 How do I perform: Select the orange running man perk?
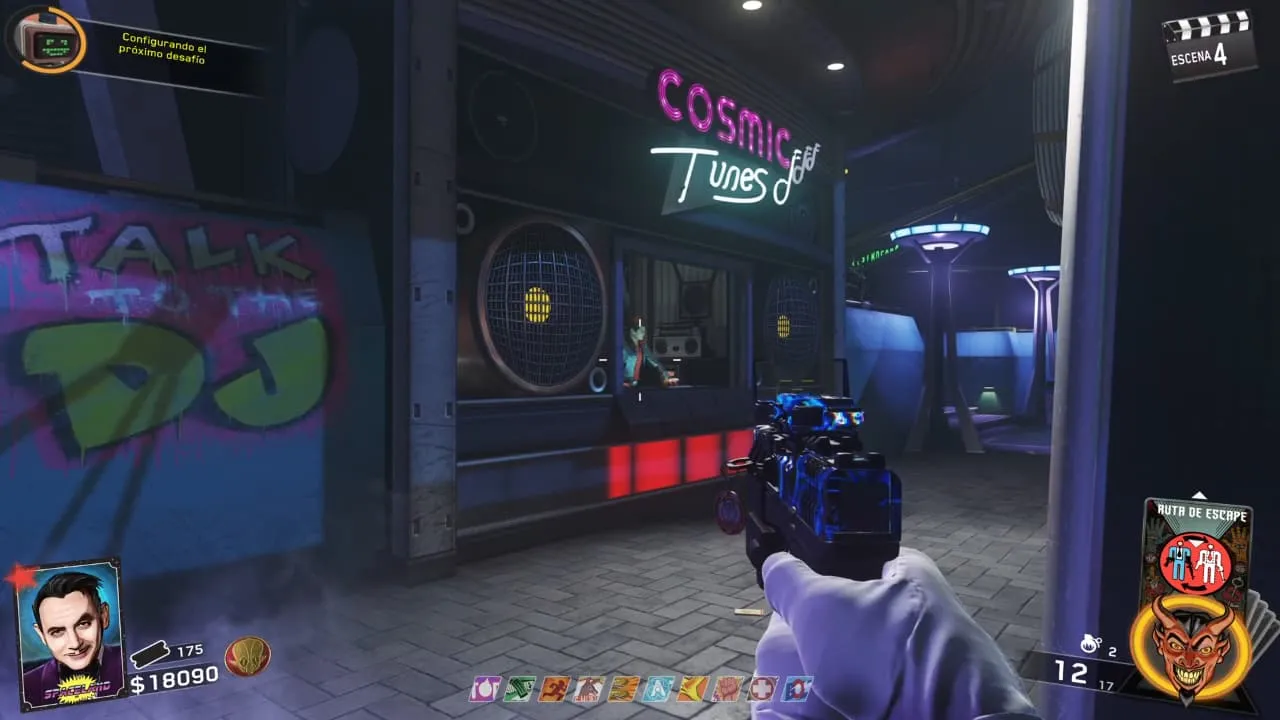[x=554, y=688]
